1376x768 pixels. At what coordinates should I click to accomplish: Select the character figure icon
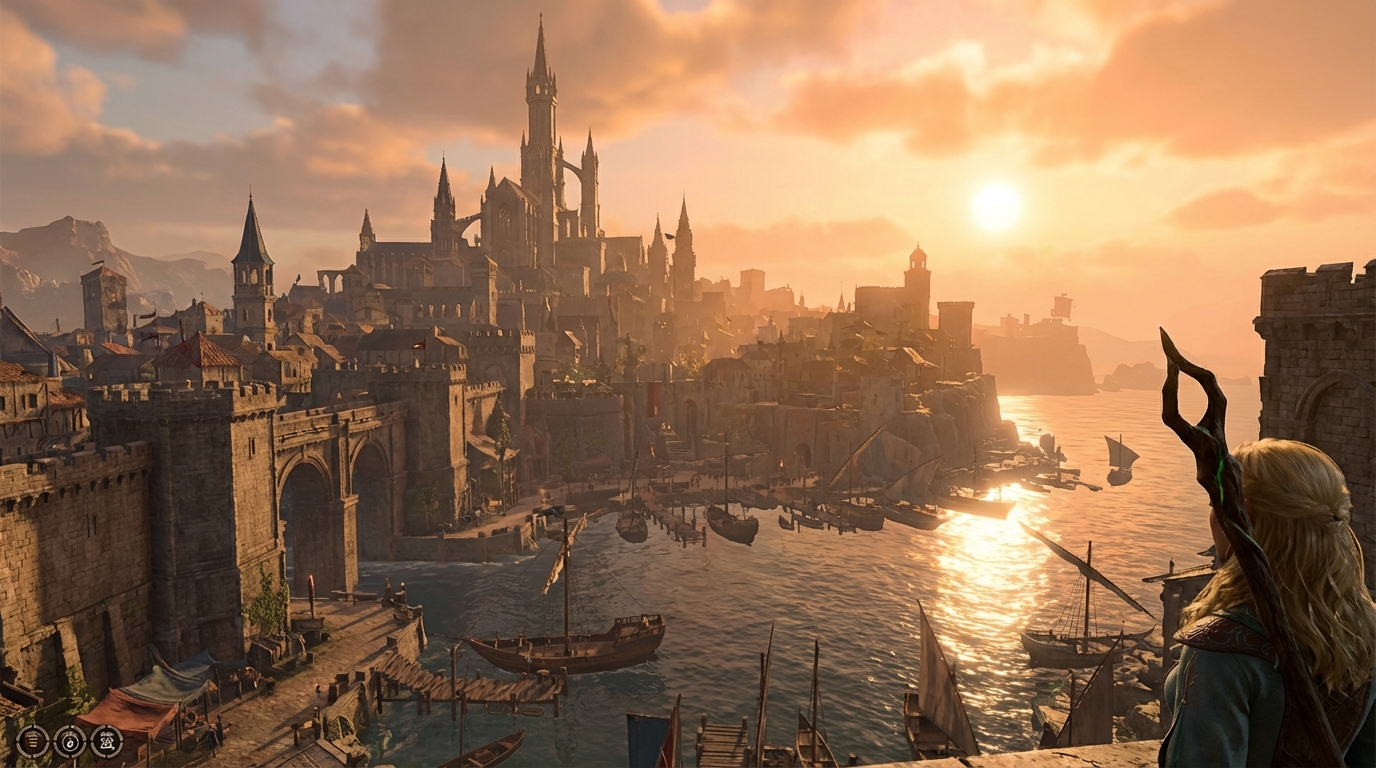(107, 741)
